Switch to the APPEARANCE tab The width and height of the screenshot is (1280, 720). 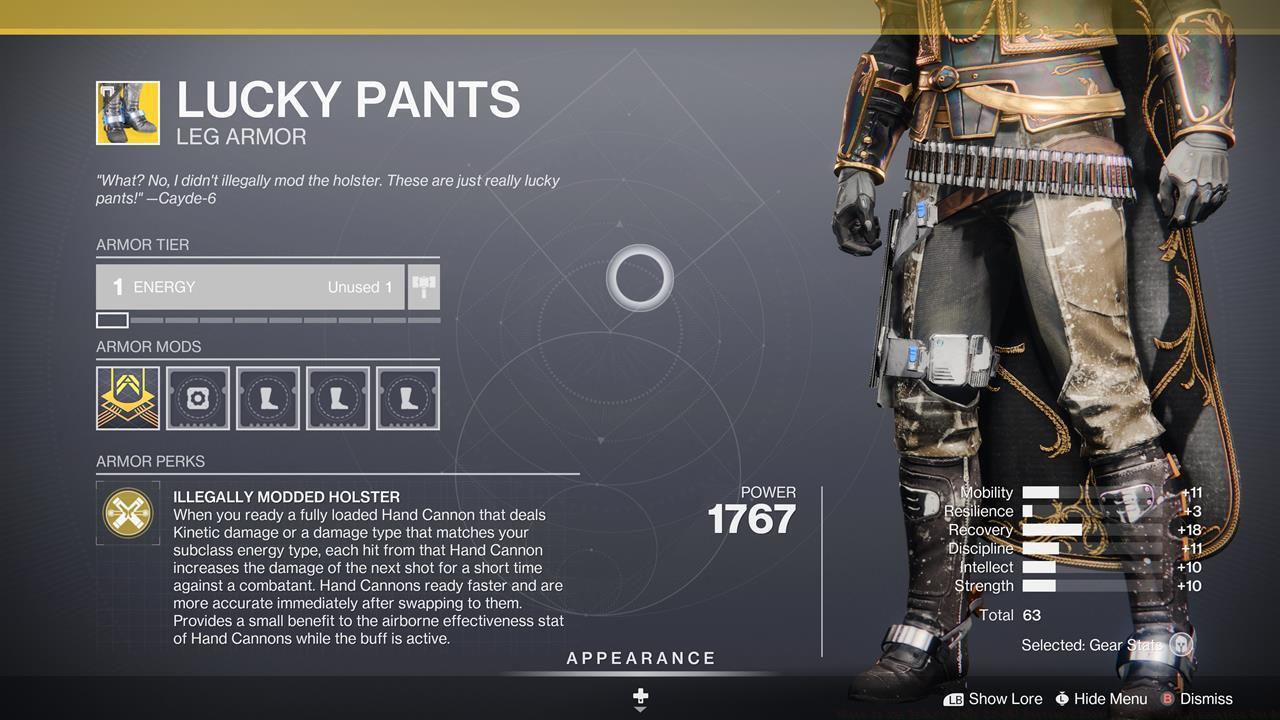click(x=640, y=658)
